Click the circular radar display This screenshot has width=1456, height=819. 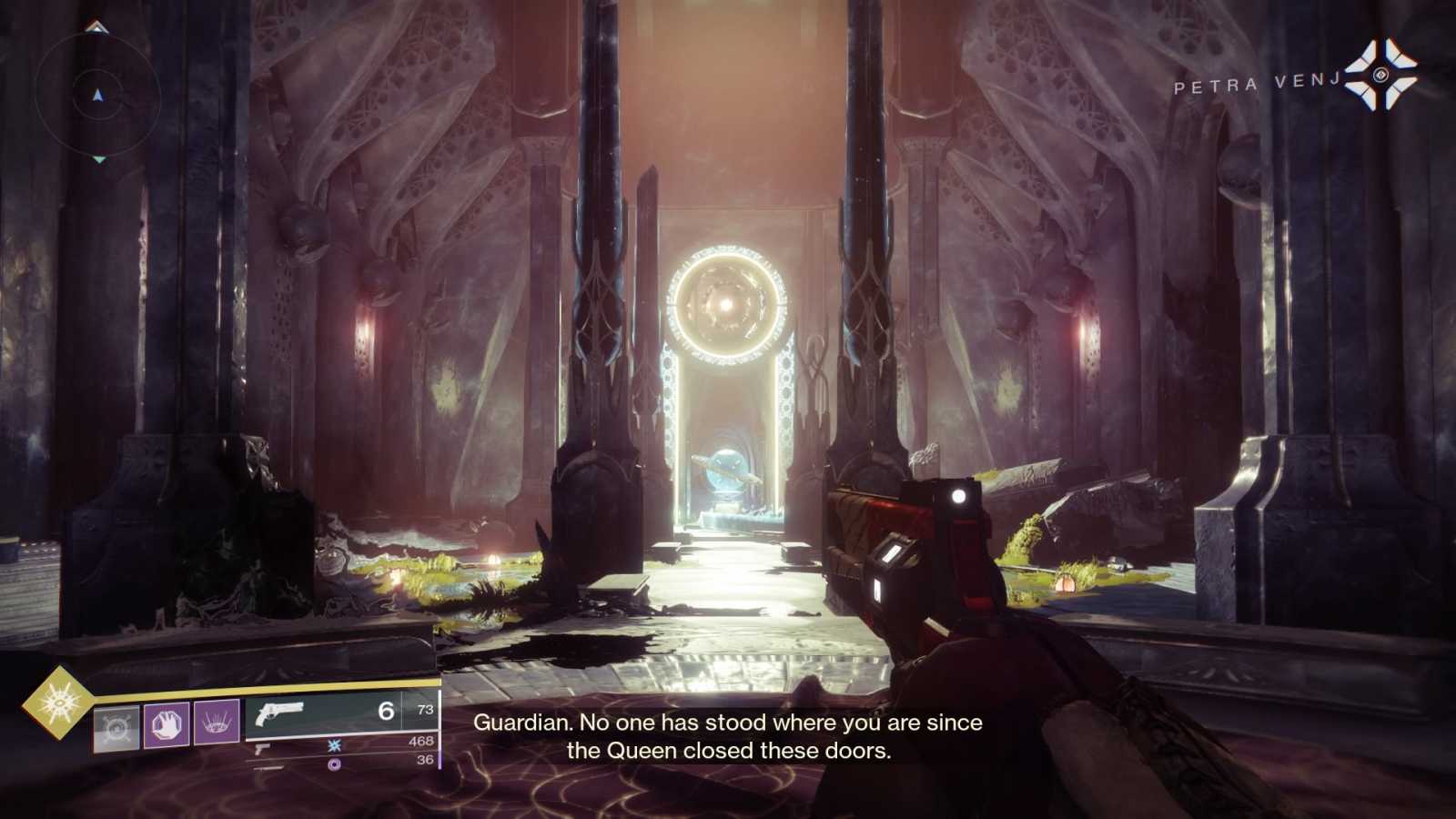pyautogui.click(x=98, y=95)
